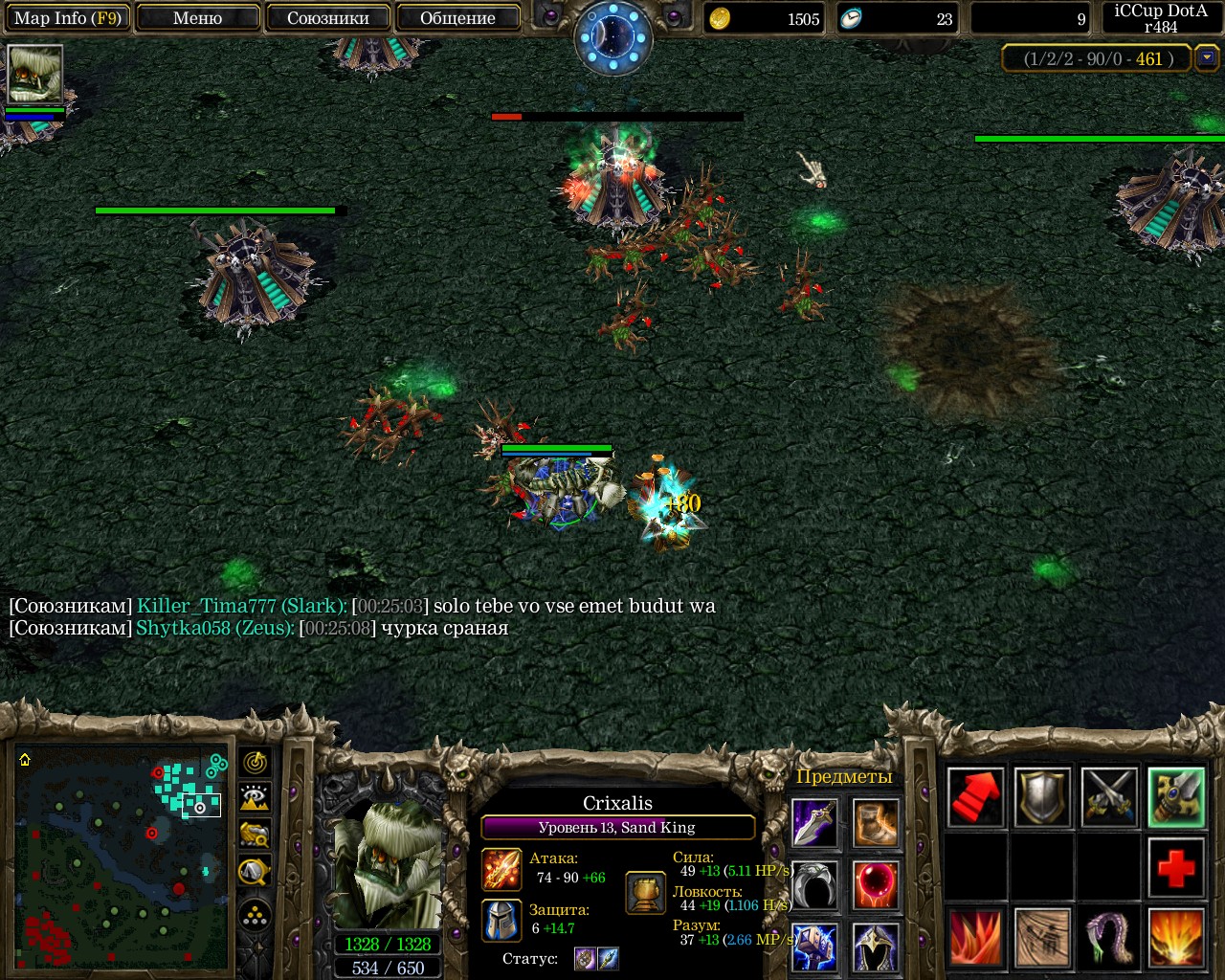
Task: Select the Sand King hero icon at top-left
Action: coord(34,74)
